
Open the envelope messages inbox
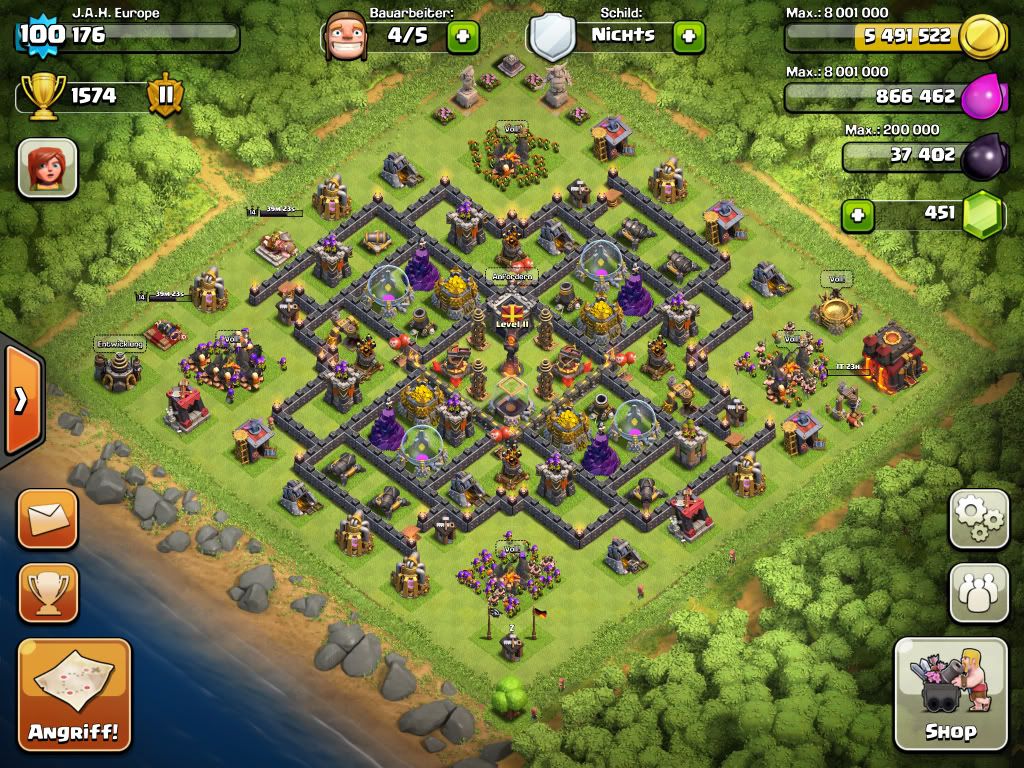coord(47,518)
